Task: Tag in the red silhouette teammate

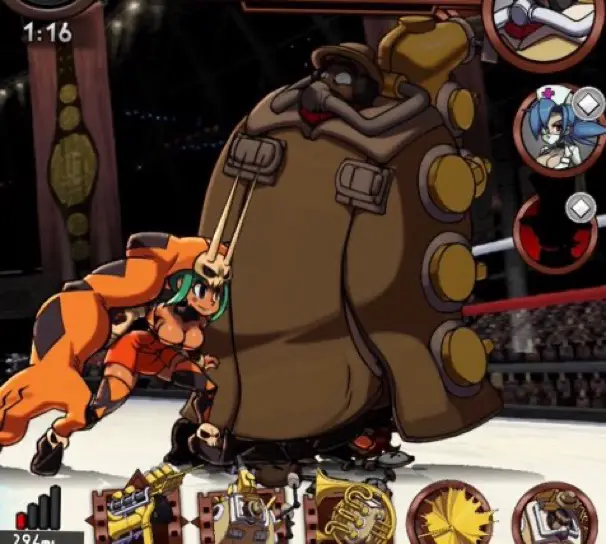Action: pyautogui.click(x=553, y=232)
